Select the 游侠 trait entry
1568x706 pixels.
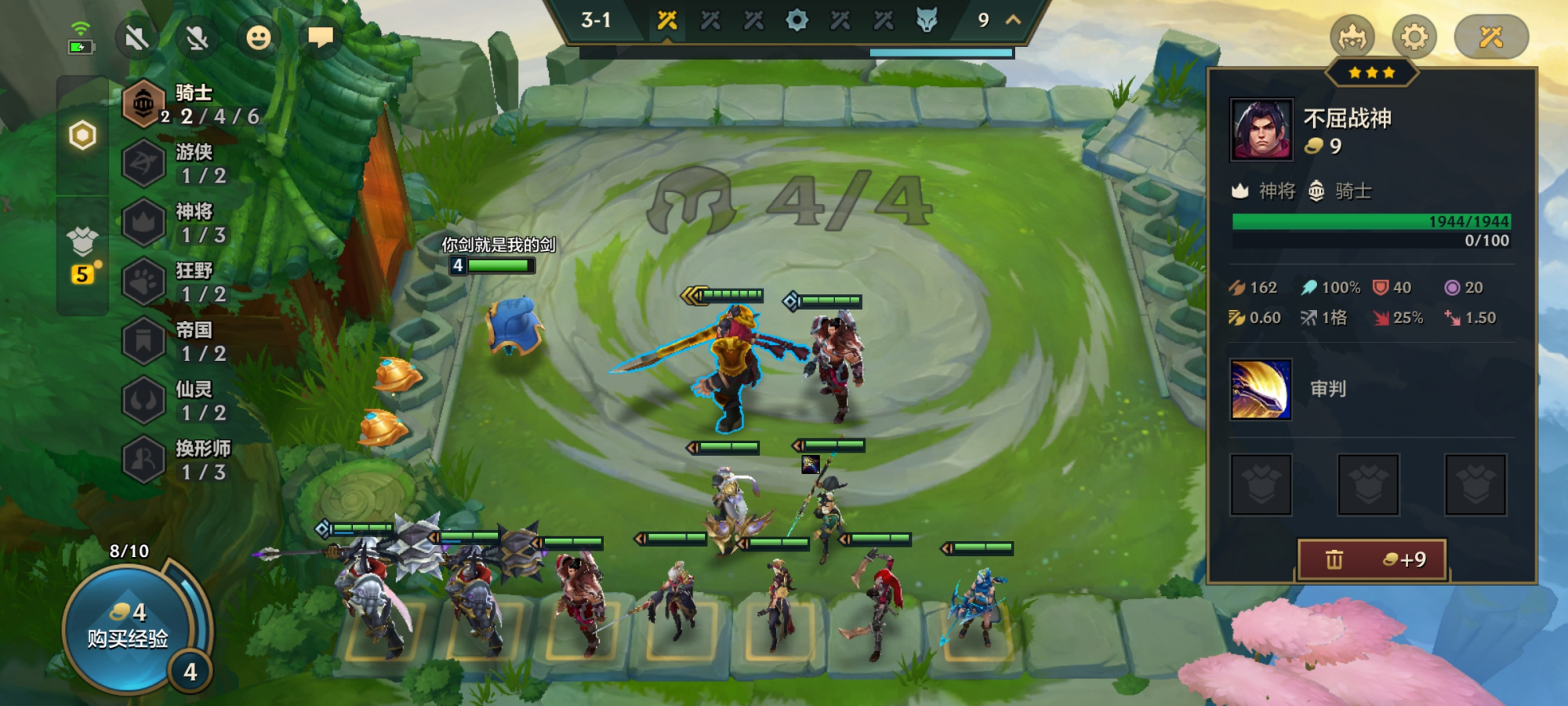point(192,163)
